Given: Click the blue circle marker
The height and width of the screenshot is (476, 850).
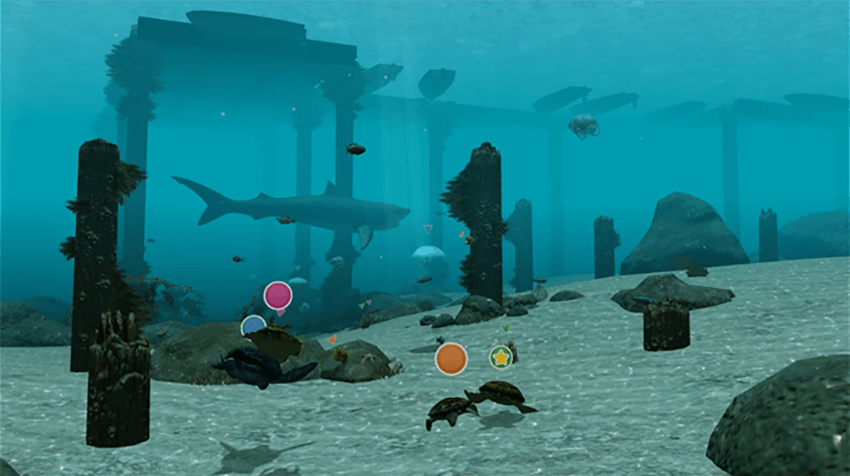Looking at the screenshot, I should (253, 325).
